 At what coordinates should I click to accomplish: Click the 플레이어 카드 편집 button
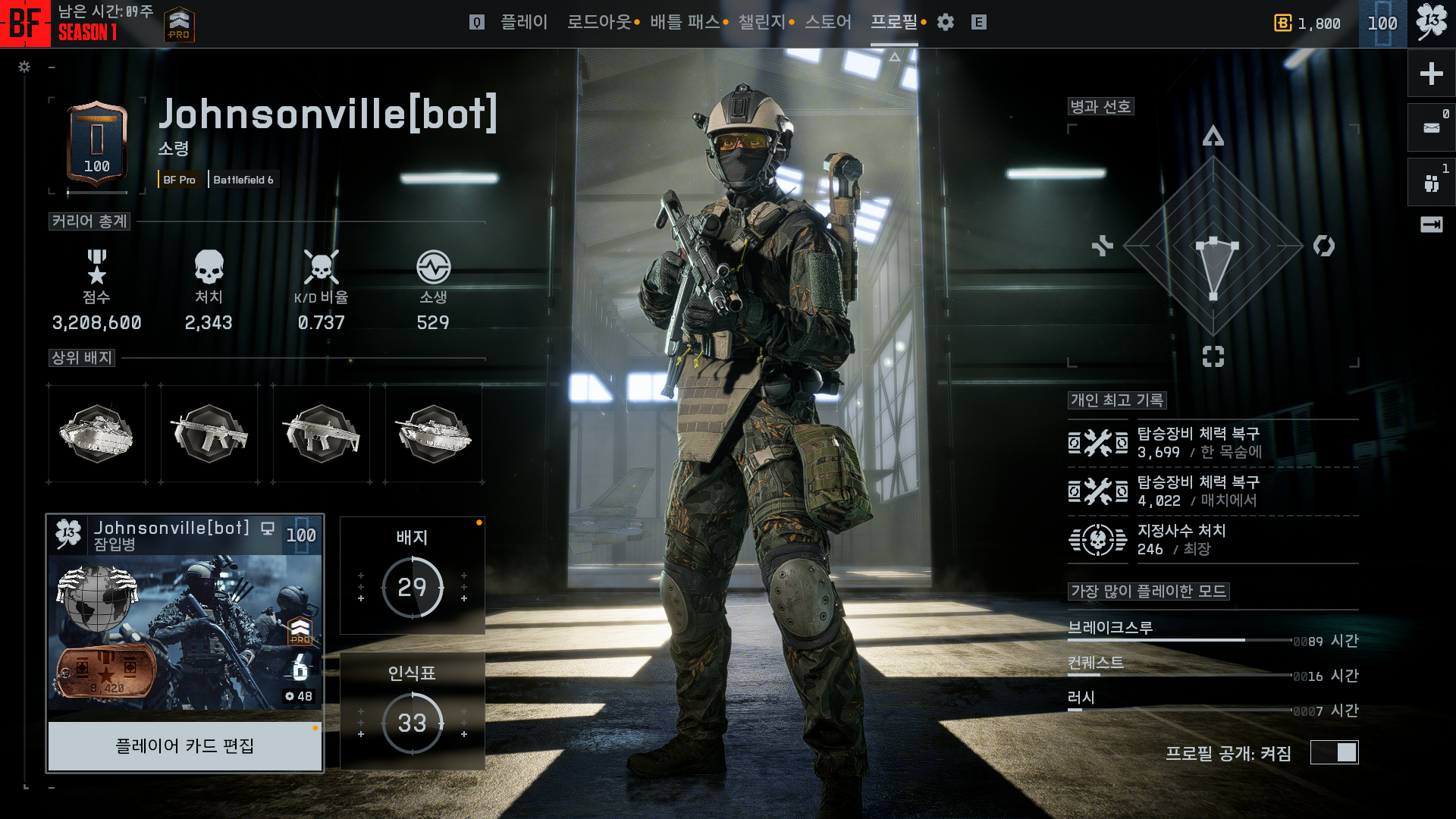(x=185, y=746)
